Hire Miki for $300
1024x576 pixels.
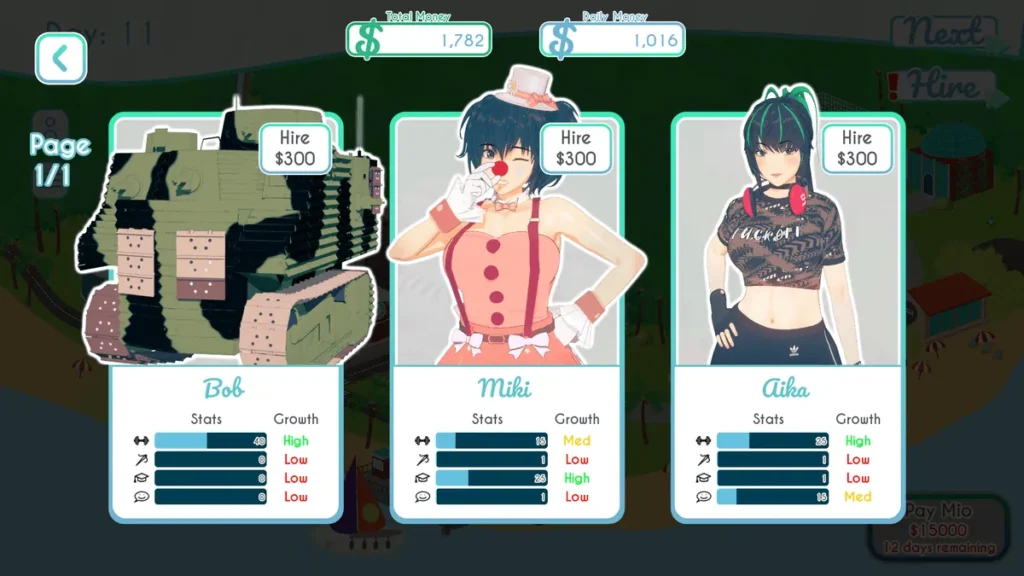[x=576, y=148]
